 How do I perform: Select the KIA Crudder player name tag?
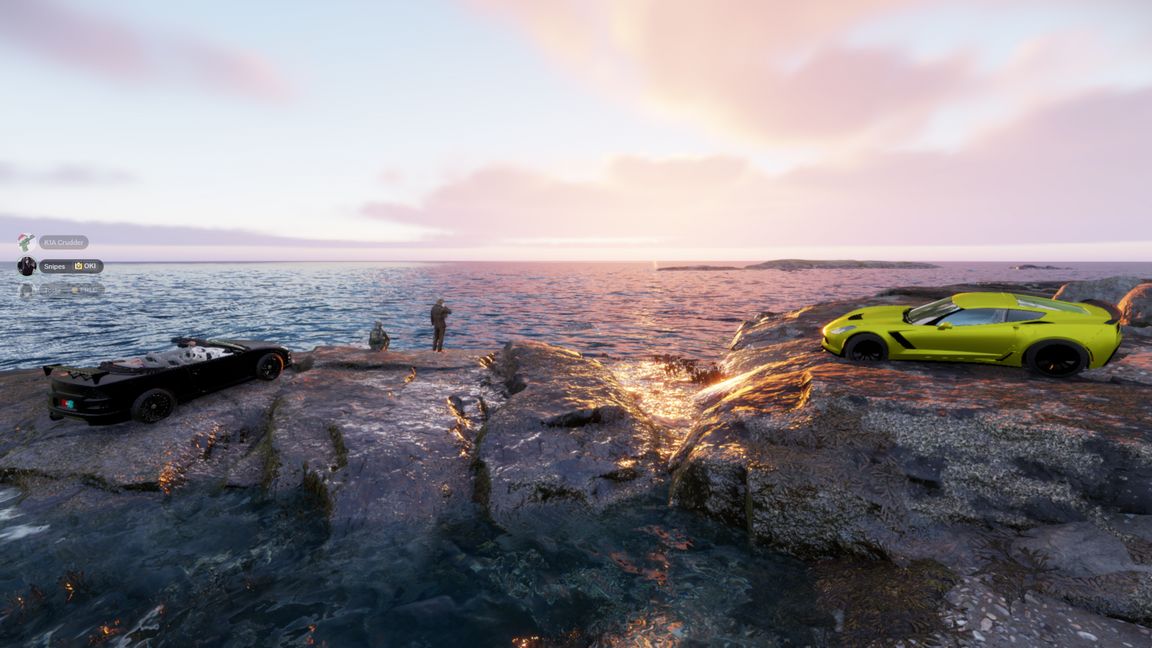(64, 242)
